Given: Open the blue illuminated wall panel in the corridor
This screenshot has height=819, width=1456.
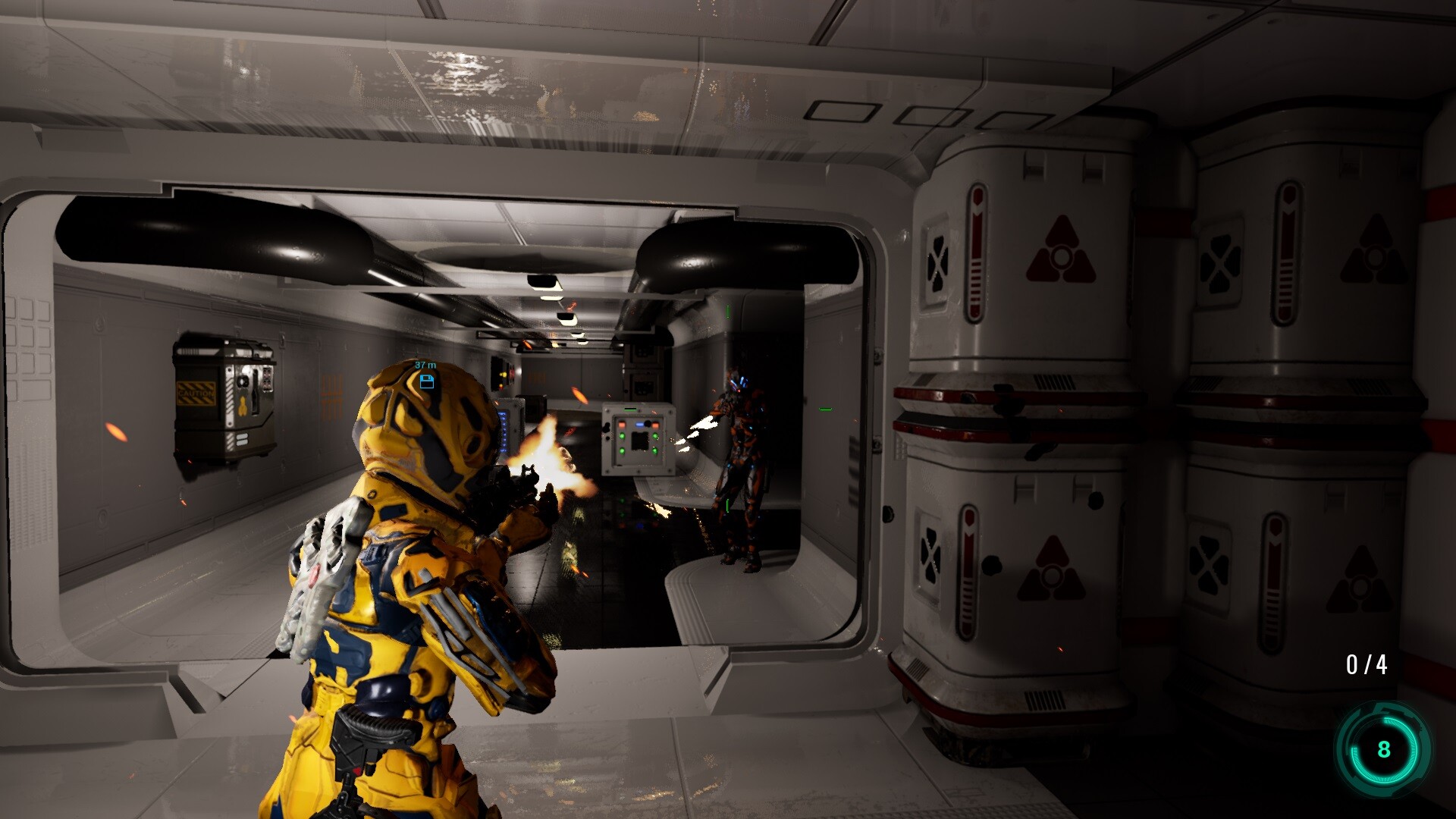Looking at the screenshot, I should 503,432.
